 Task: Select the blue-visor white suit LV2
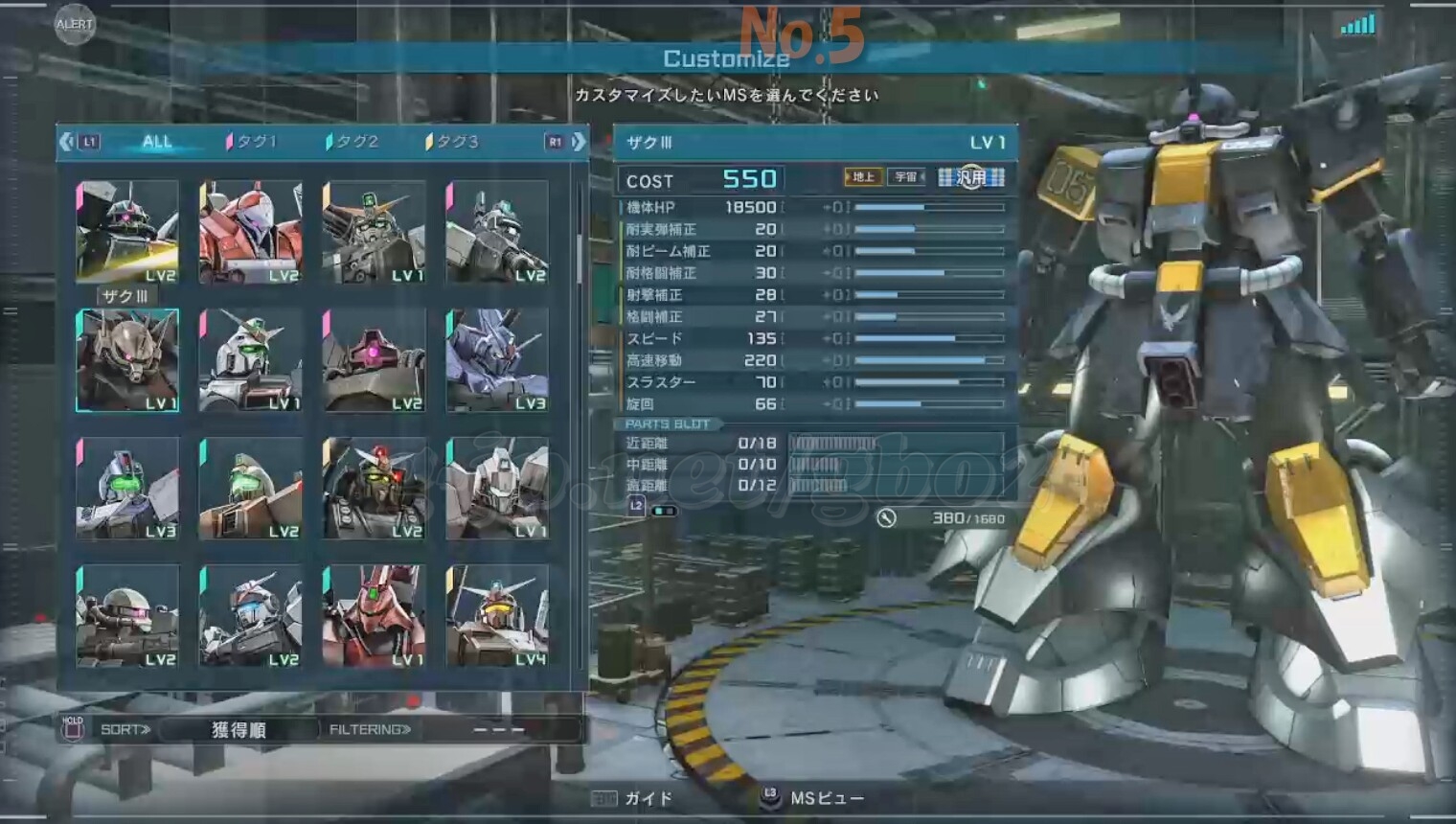251,616
